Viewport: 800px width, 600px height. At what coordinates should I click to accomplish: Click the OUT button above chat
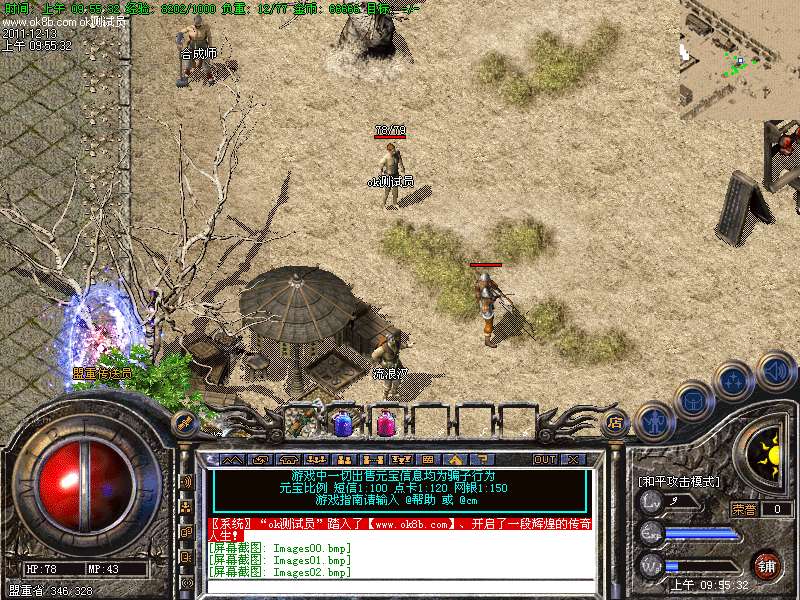(x=545, y=460)
